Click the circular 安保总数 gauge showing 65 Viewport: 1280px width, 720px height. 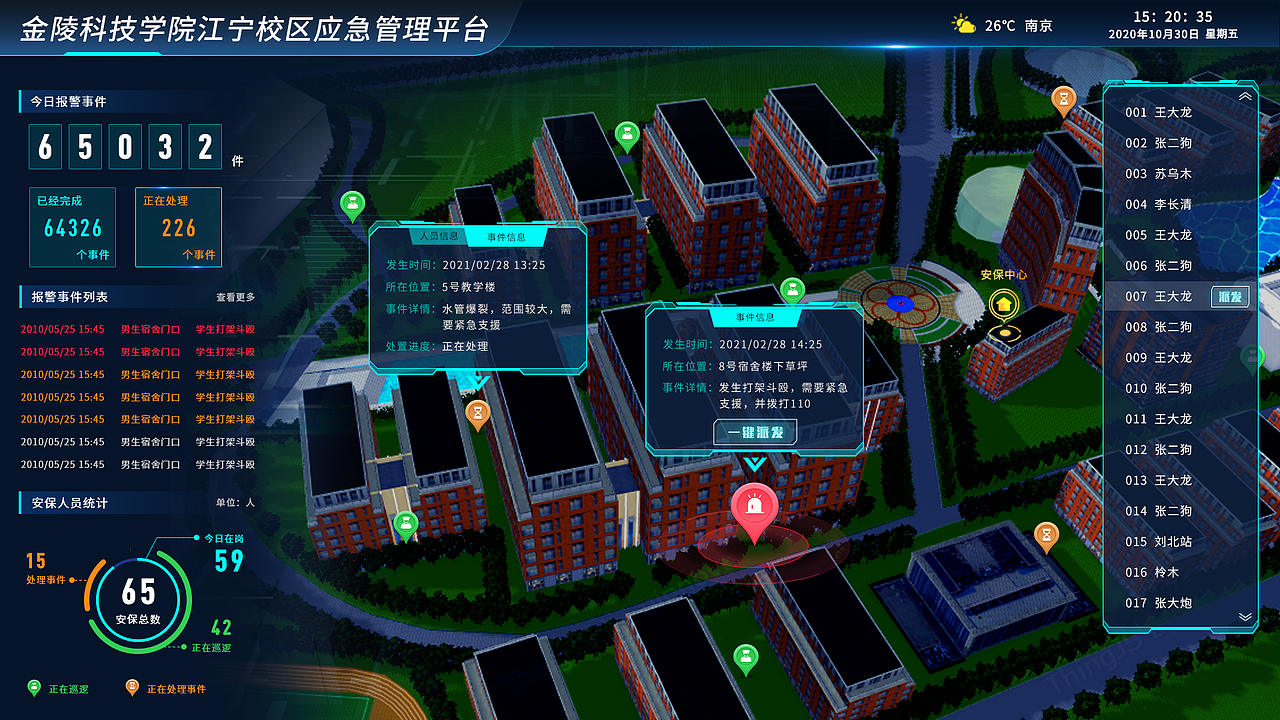(137, 597)
